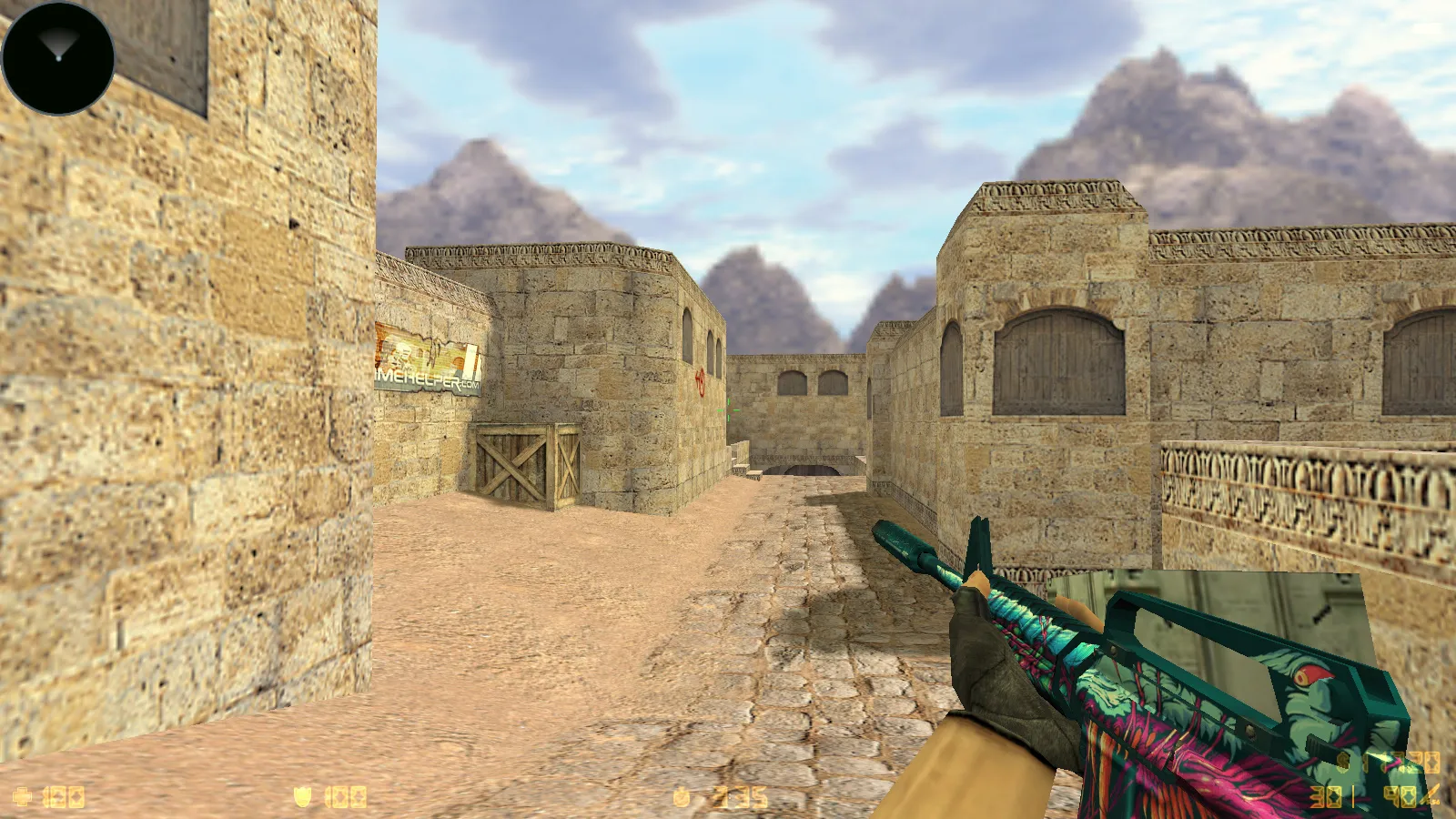
Task: Click the crosshair at screen center
Action: (x=728, y=409)
